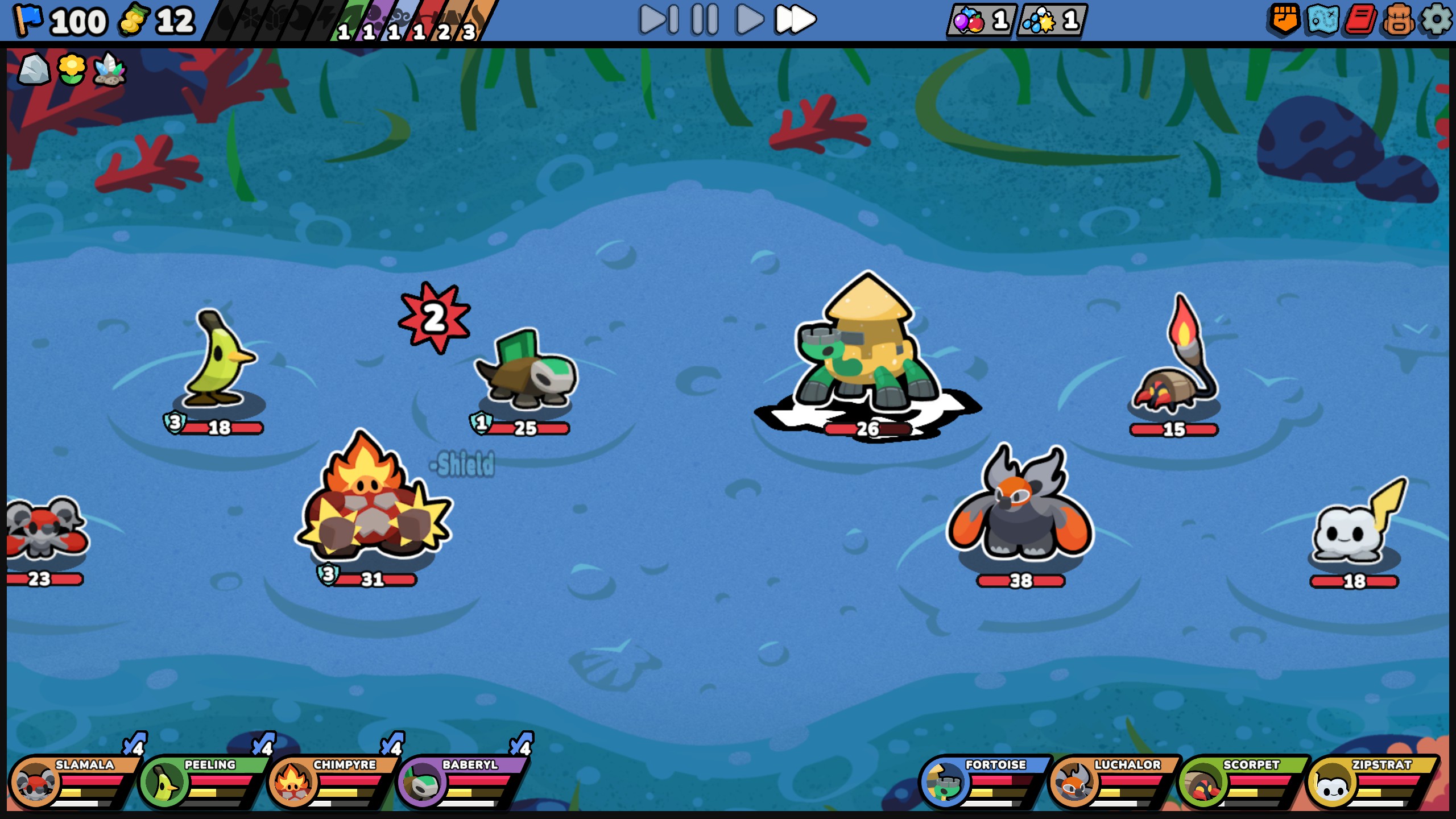The height and width of the screenshot is (819, 1456).
Task: Set battle to normal play speed
Action: (748, 20)
